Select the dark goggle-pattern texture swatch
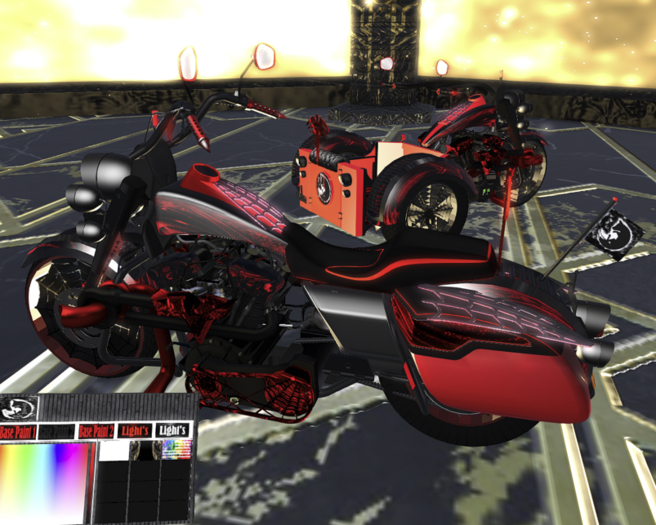This screenshot has width=656, height=525. point(145,451)
